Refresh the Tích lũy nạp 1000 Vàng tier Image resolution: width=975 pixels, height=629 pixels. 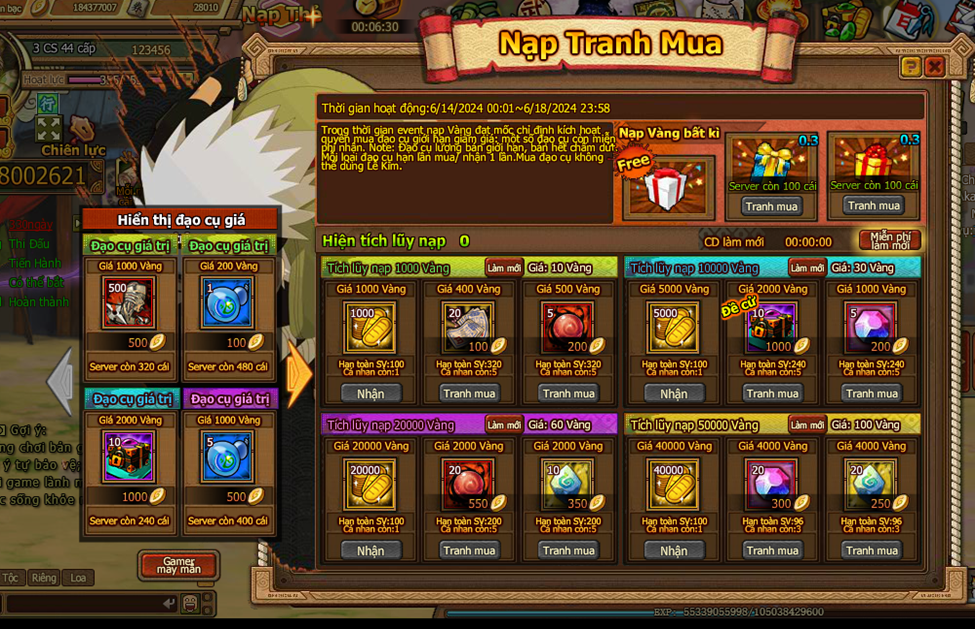[x=504, y=268]
